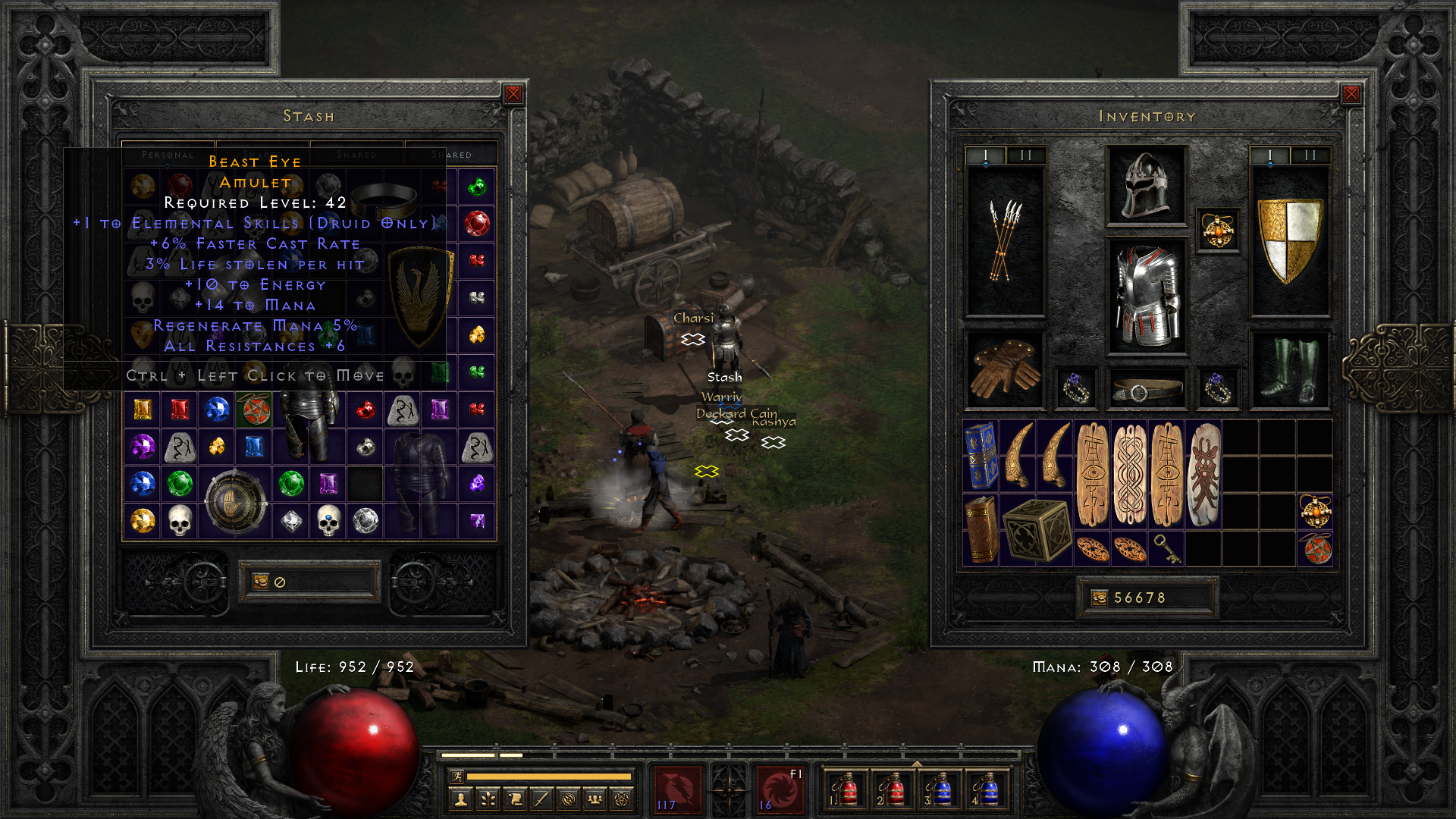Viewport: 1456px width, 819px height.
Task: Close the Inventory panel
Action: [1351, 94]
